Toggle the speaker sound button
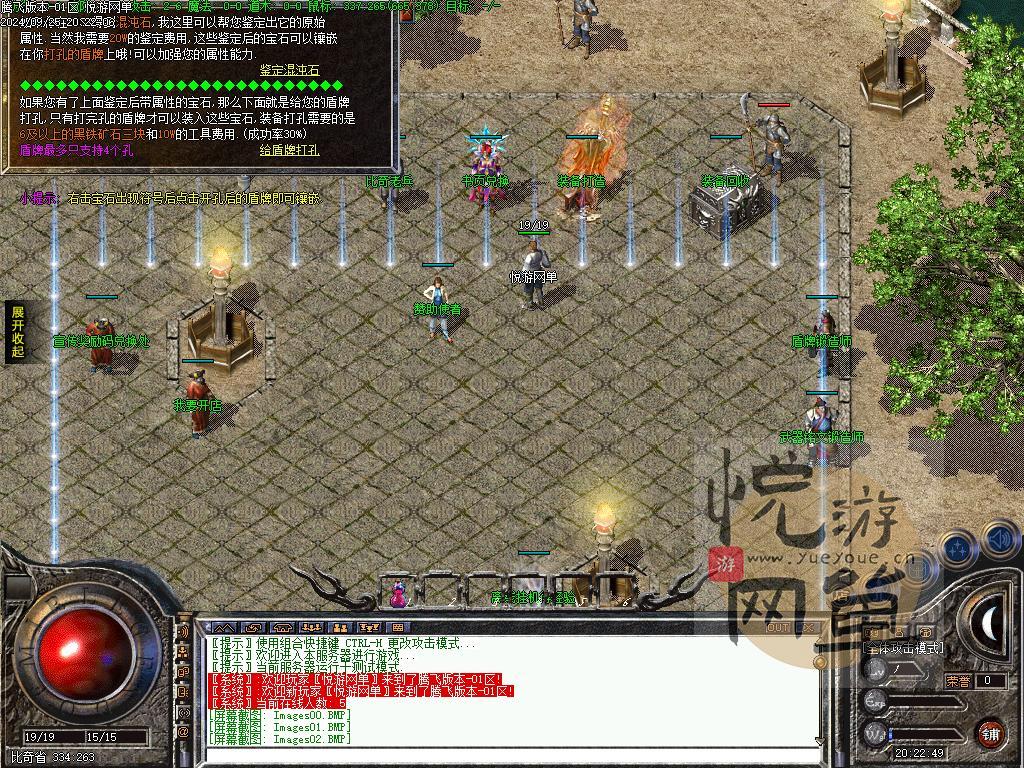The height and width of the screenshot is (768, 1024). point(1001,541)
